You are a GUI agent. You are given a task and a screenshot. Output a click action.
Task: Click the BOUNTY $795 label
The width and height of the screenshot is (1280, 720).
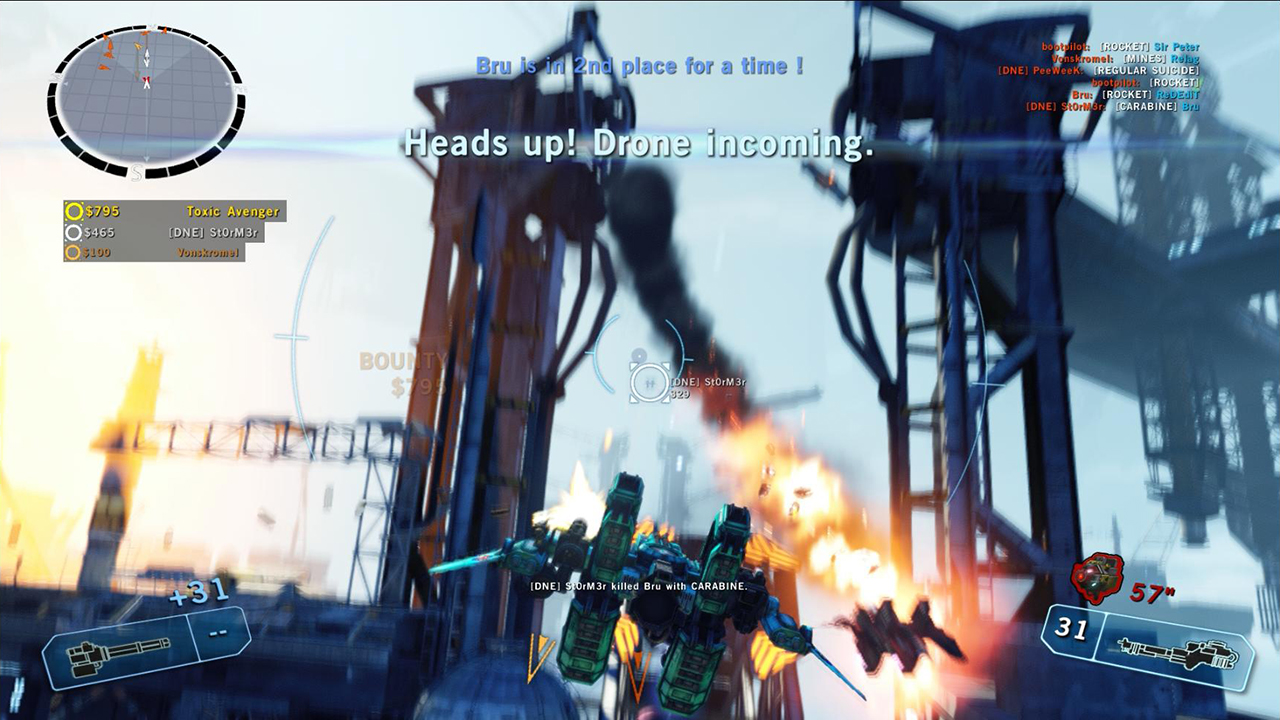point(404,370)
